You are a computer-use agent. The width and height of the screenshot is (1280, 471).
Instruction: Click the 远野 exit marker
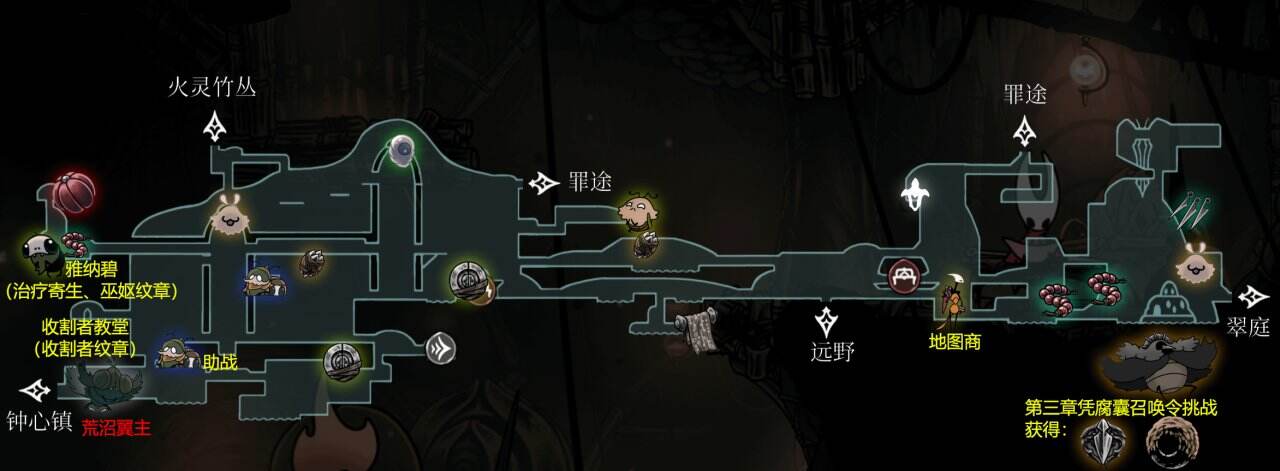click(x=827, y=321)
